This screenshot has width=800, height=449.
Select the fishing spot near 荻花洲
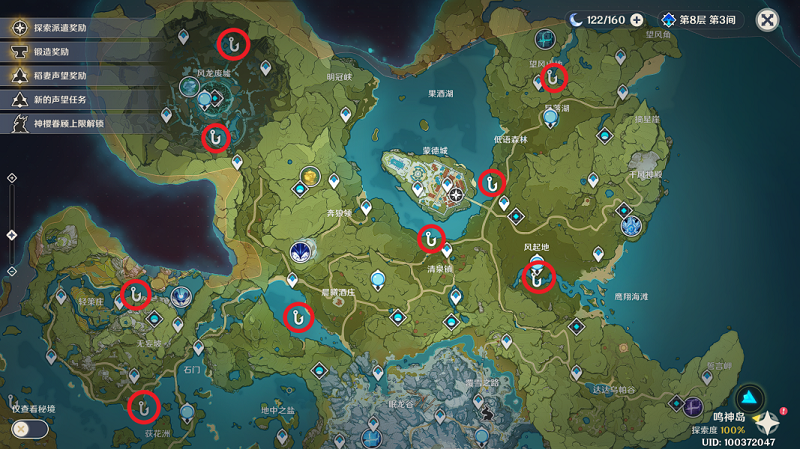tap(144, 405)
